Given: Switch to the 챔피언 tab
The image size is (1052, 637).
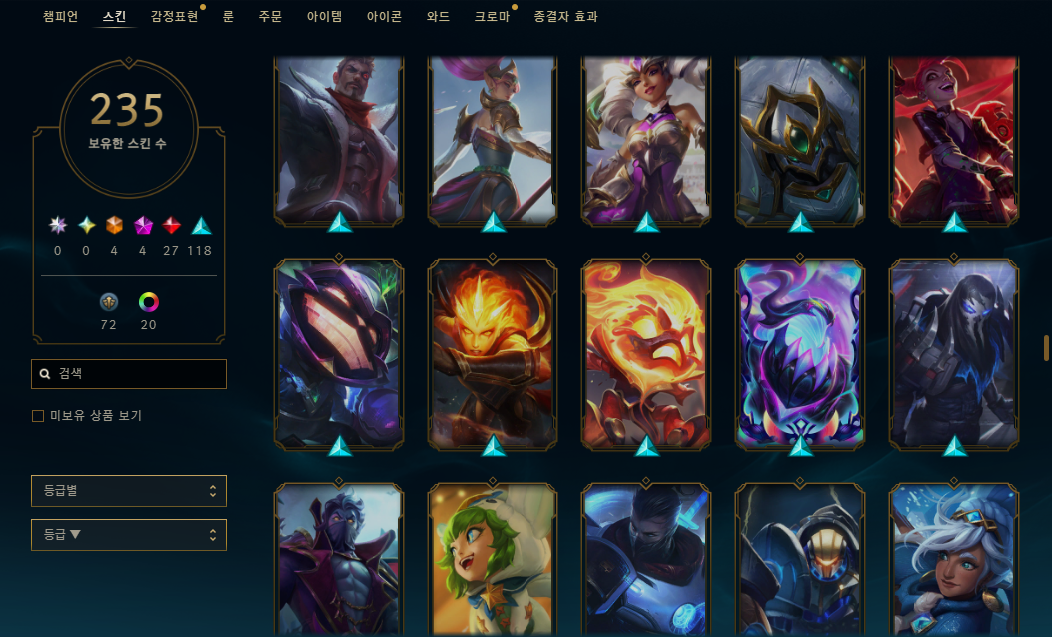Looking at the screenshot, I should pyautogui.click(x=60, y=17).
